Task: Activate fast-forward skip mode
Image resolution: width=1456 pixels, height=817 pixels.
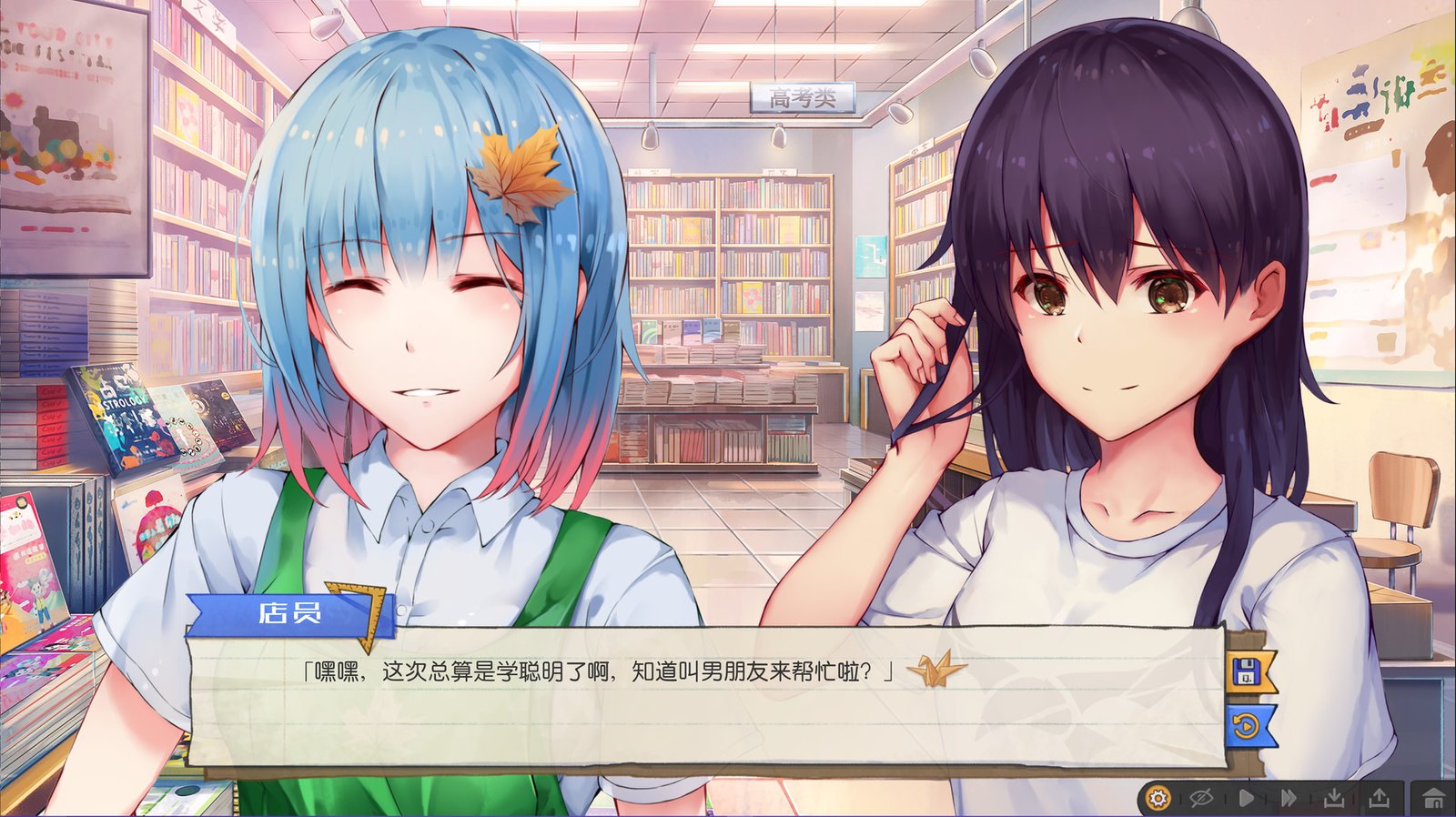Action: [x=1290, y=798]
